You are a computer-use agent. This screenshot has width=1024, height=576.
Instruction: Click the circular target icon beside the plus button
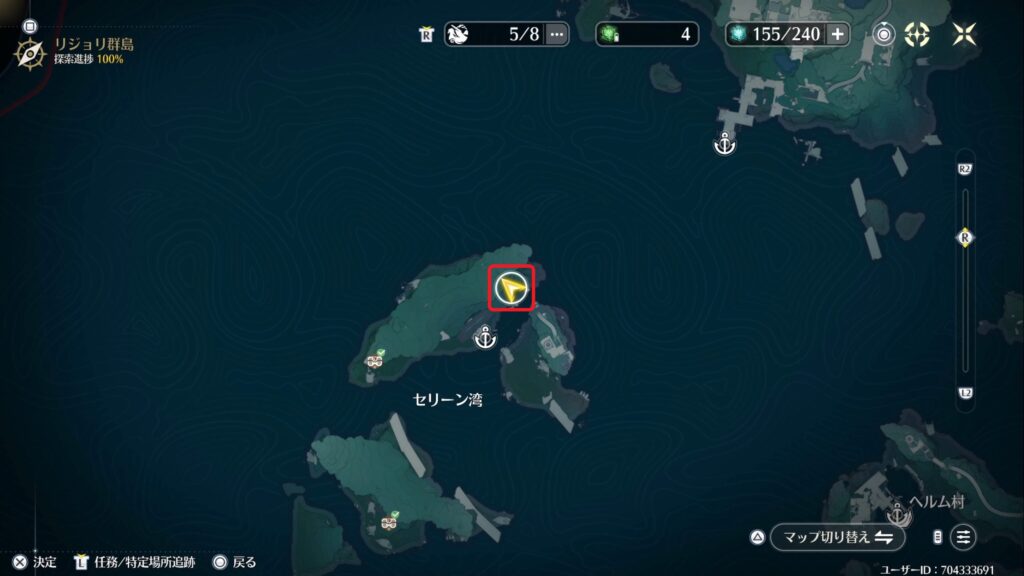883,34
